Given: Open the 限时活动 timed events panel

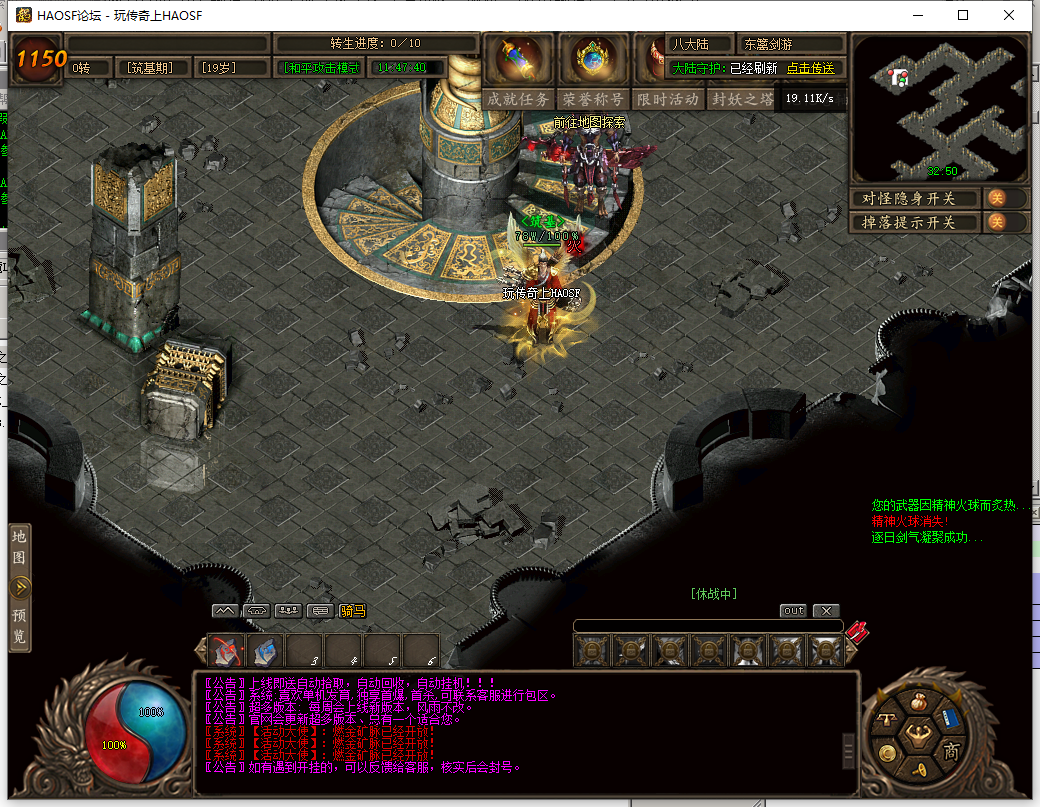Looking at the screenshot, I should (x=667, y=99).
